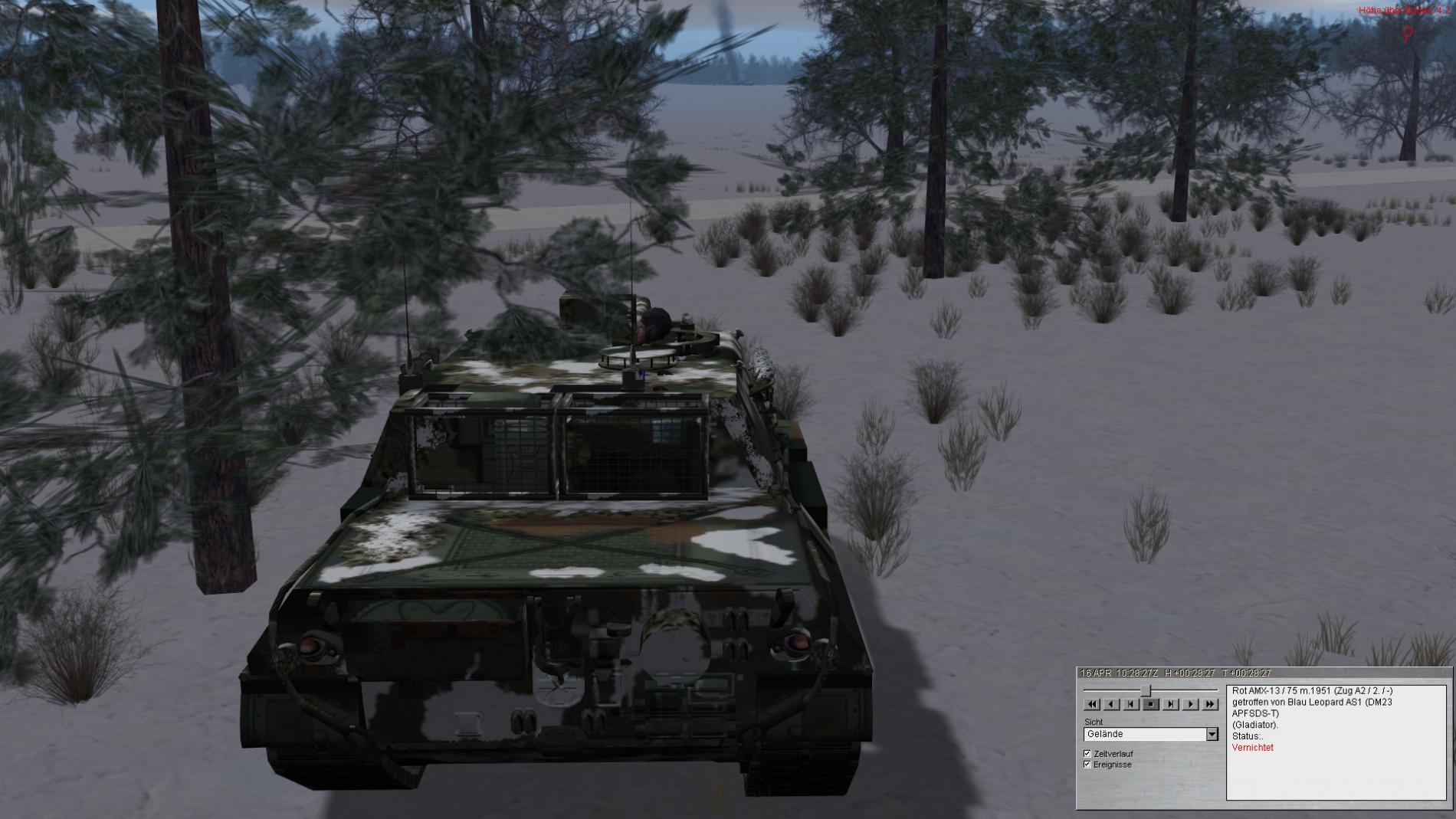Screen dimensions: 1456x819
Task: Uncheck the Ereignisse checkbox
Action: point(1087,765)
